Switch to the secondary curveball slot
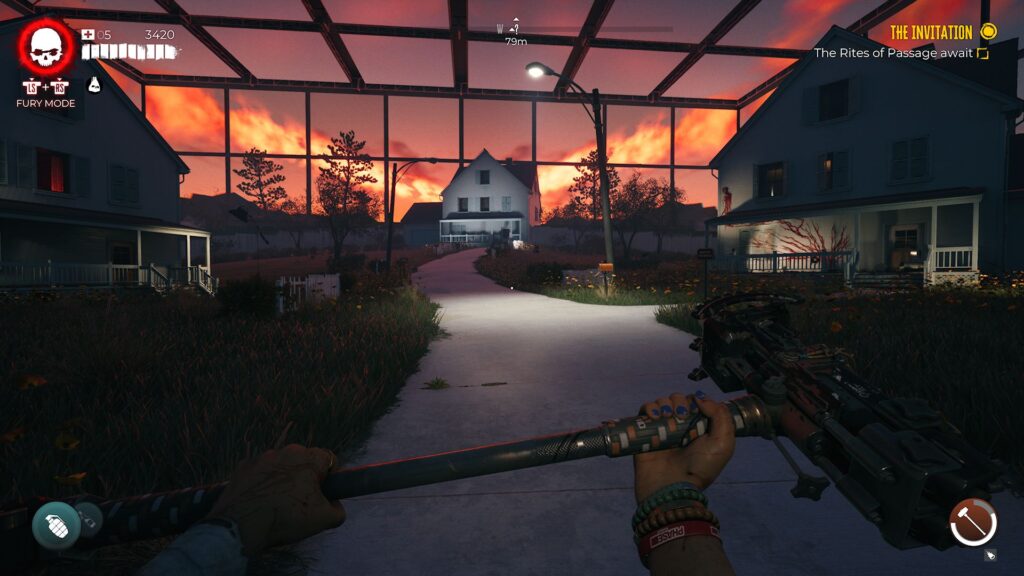The height and width of the screenshot is (576, 1024). pyautogui.click(x=87, y=516)
